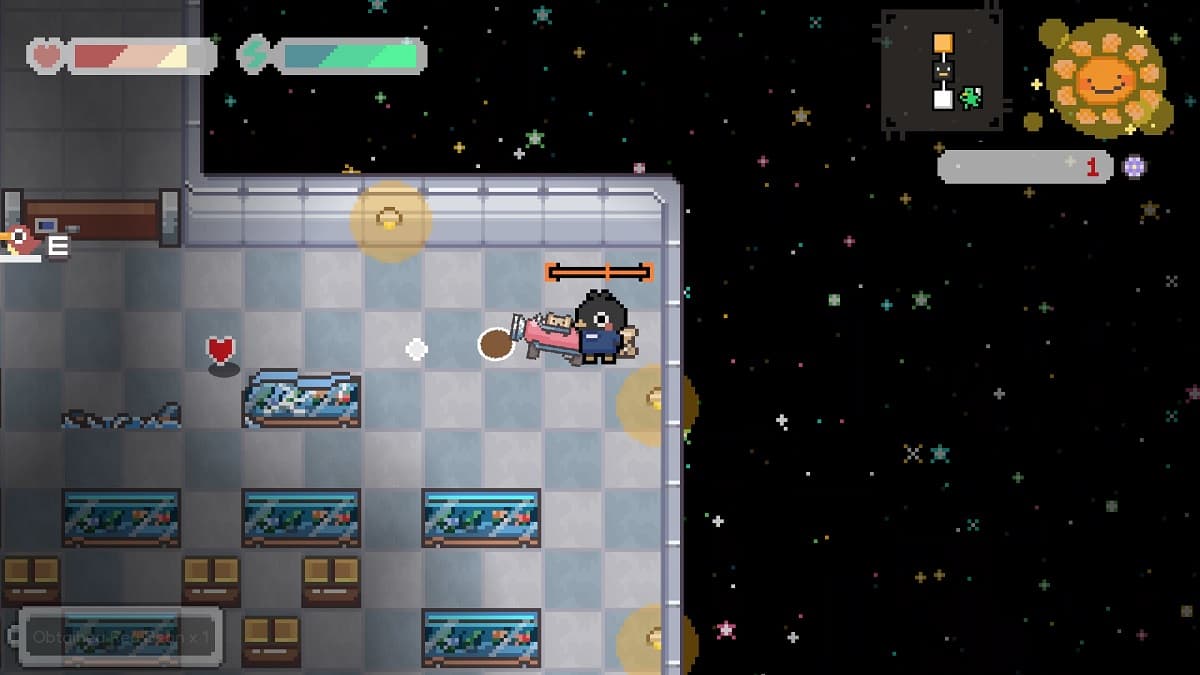The width and height of the screenshot is (1200, 675).
Task: Open the dungeon room minimap
Action: 941,72
